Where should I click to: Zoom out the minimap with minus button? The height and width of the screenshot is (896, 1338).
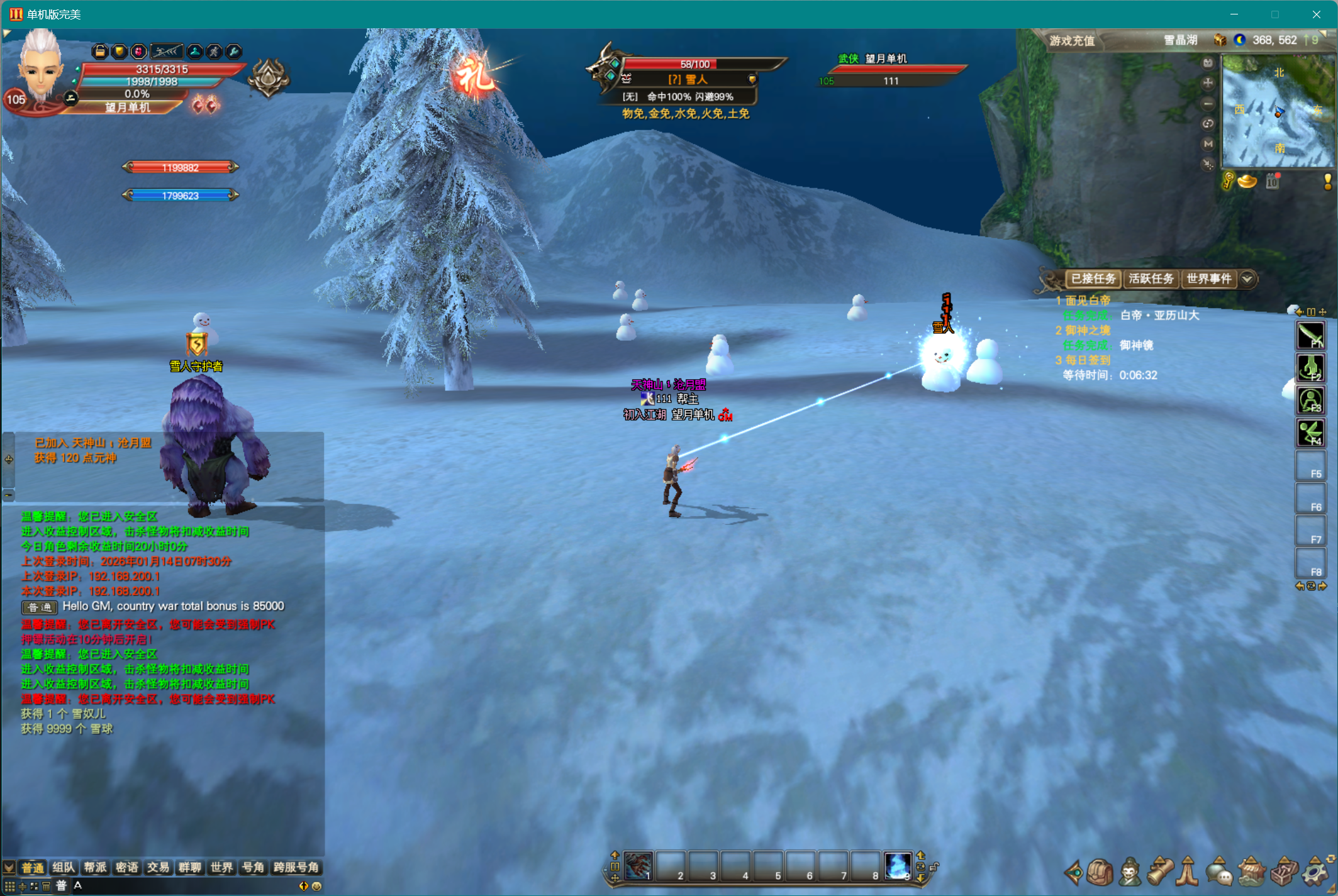tap(1208, 104)
